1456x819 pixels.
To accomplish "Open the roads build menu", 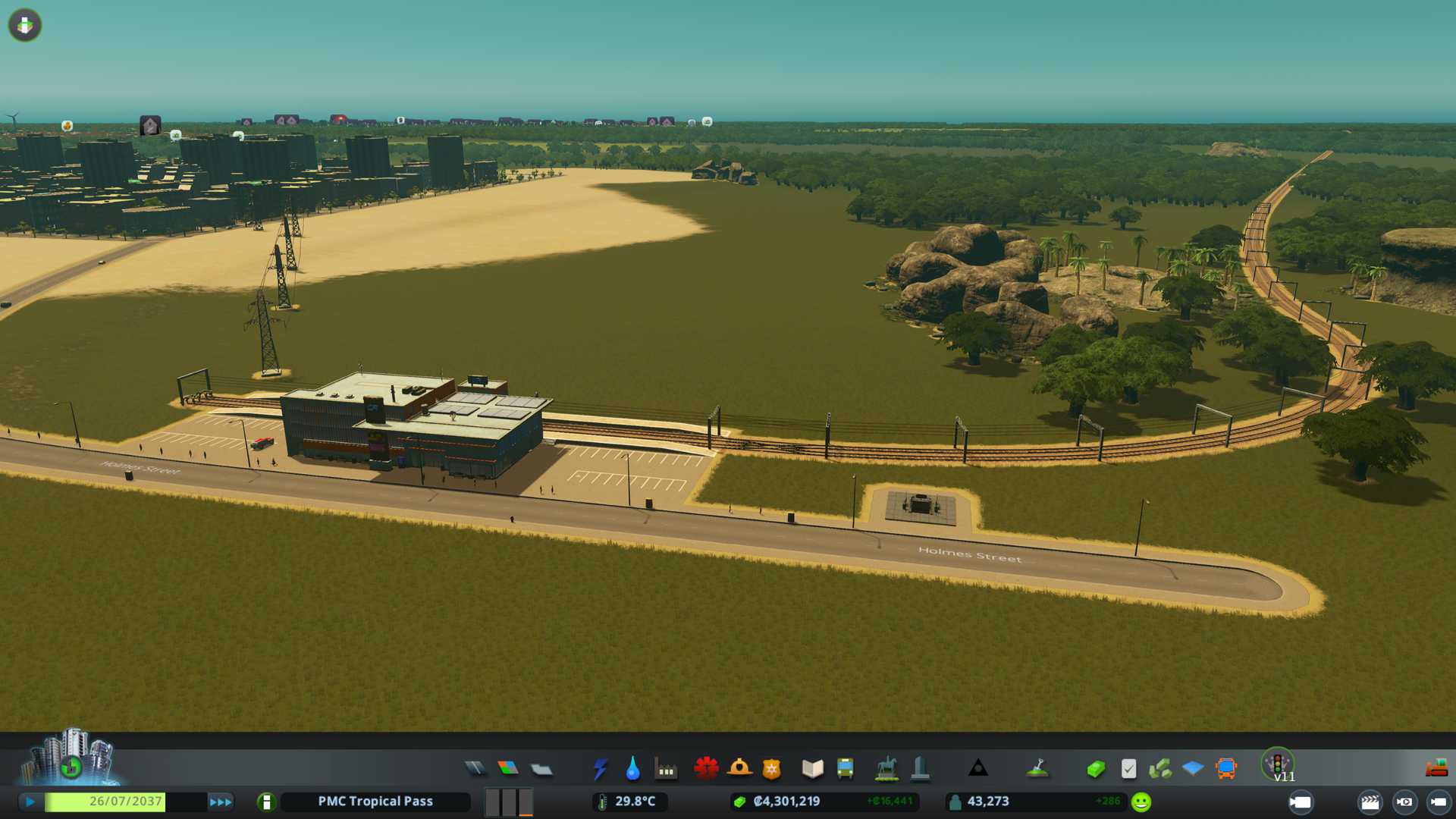I will (x=475, y=769).
